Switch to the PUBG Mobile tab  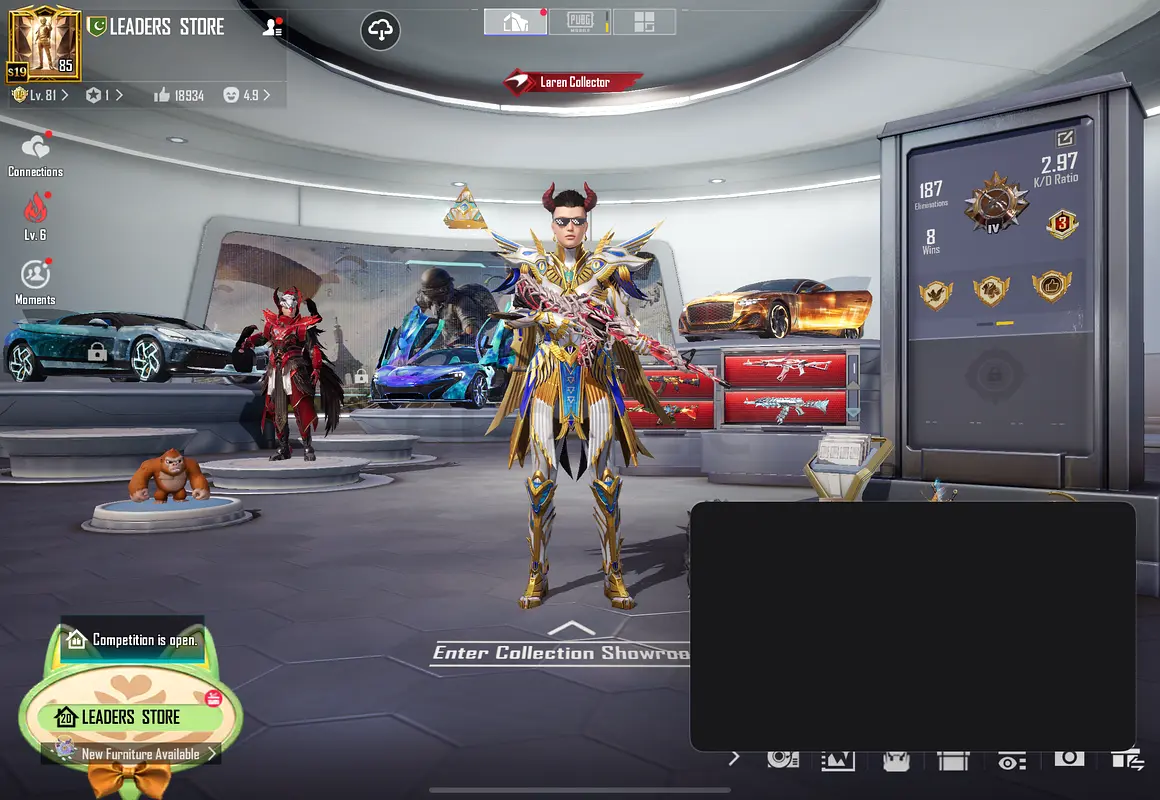coord(580,22)
